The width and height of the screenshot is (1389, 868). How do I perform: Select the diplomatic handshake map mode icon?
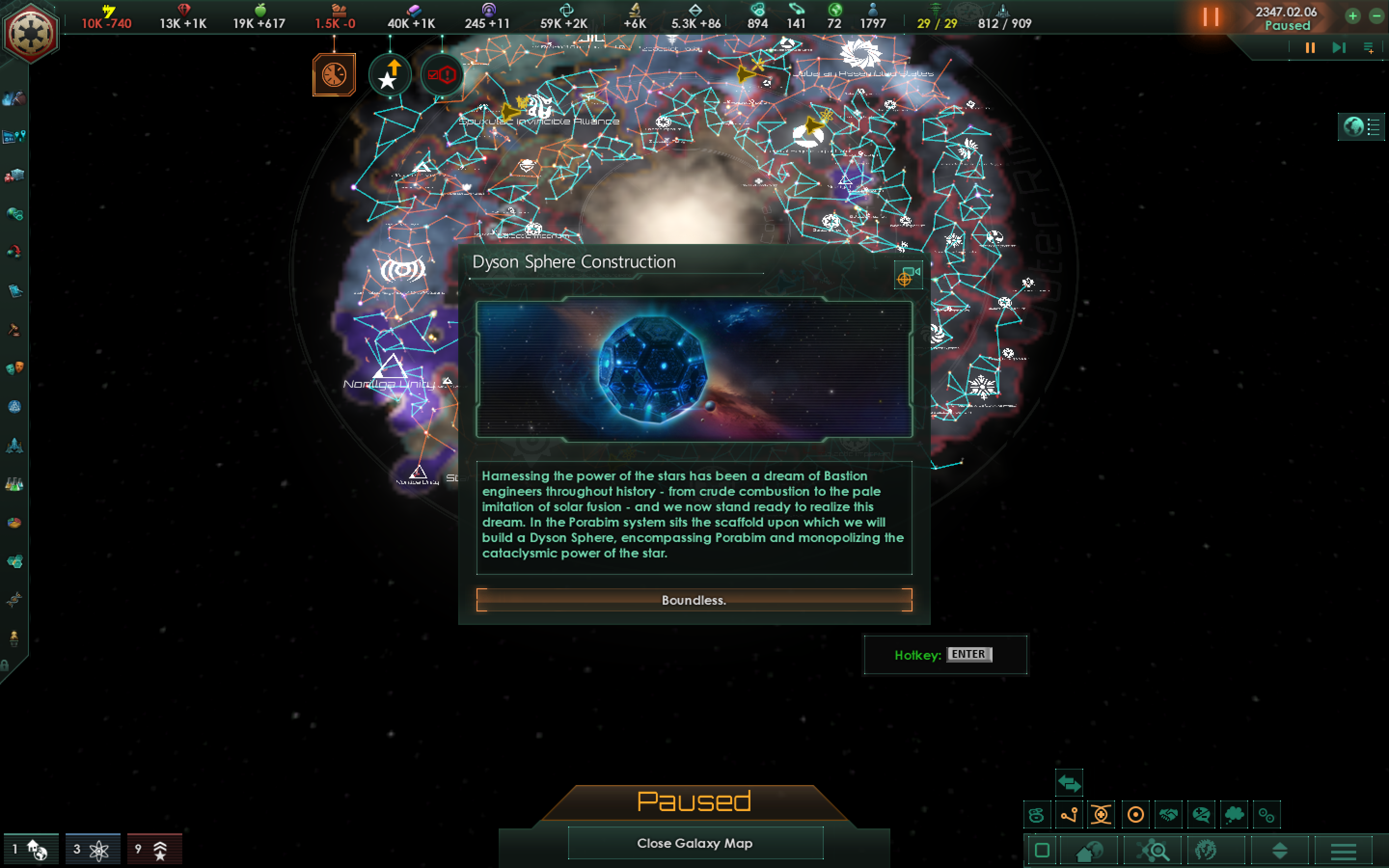pyautogui.click(x=1169, y=814)
